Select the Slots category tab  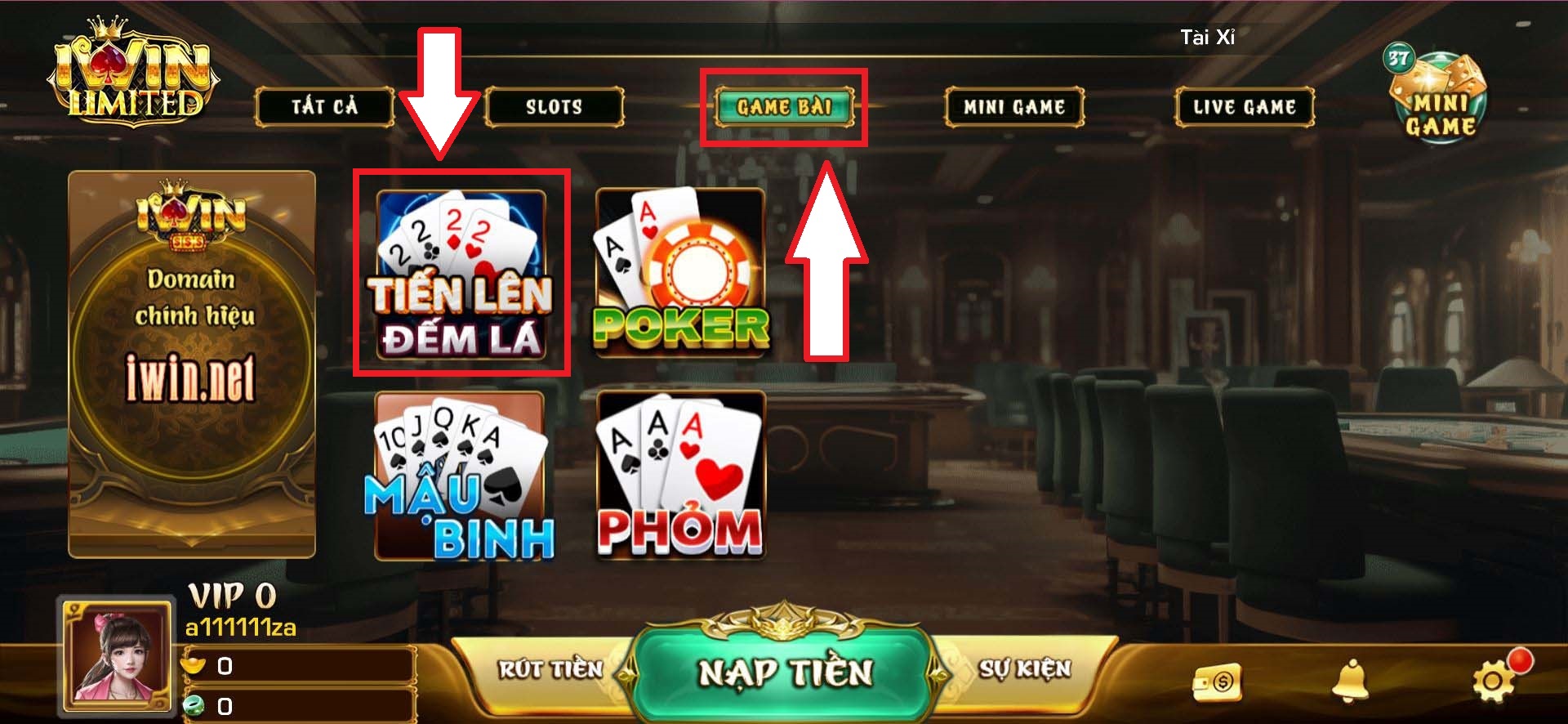point(552,106)
